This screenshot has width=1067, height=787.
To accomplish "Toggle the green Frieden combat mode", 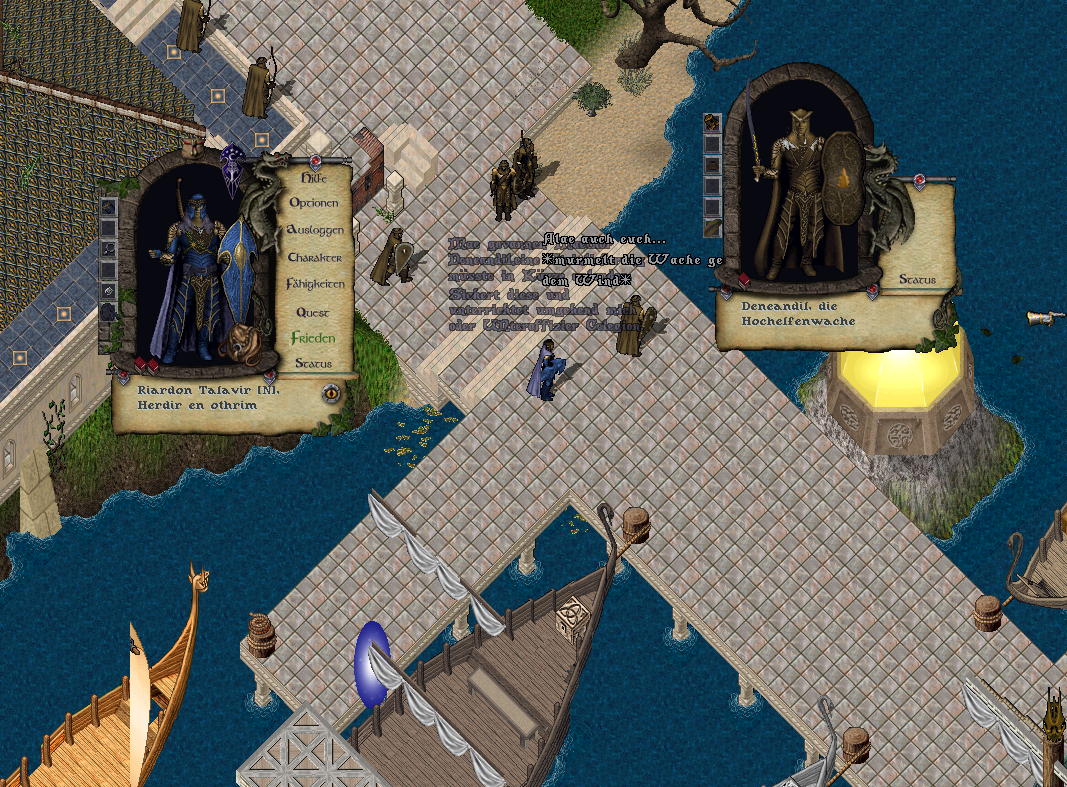I will (x=313, y=338).
